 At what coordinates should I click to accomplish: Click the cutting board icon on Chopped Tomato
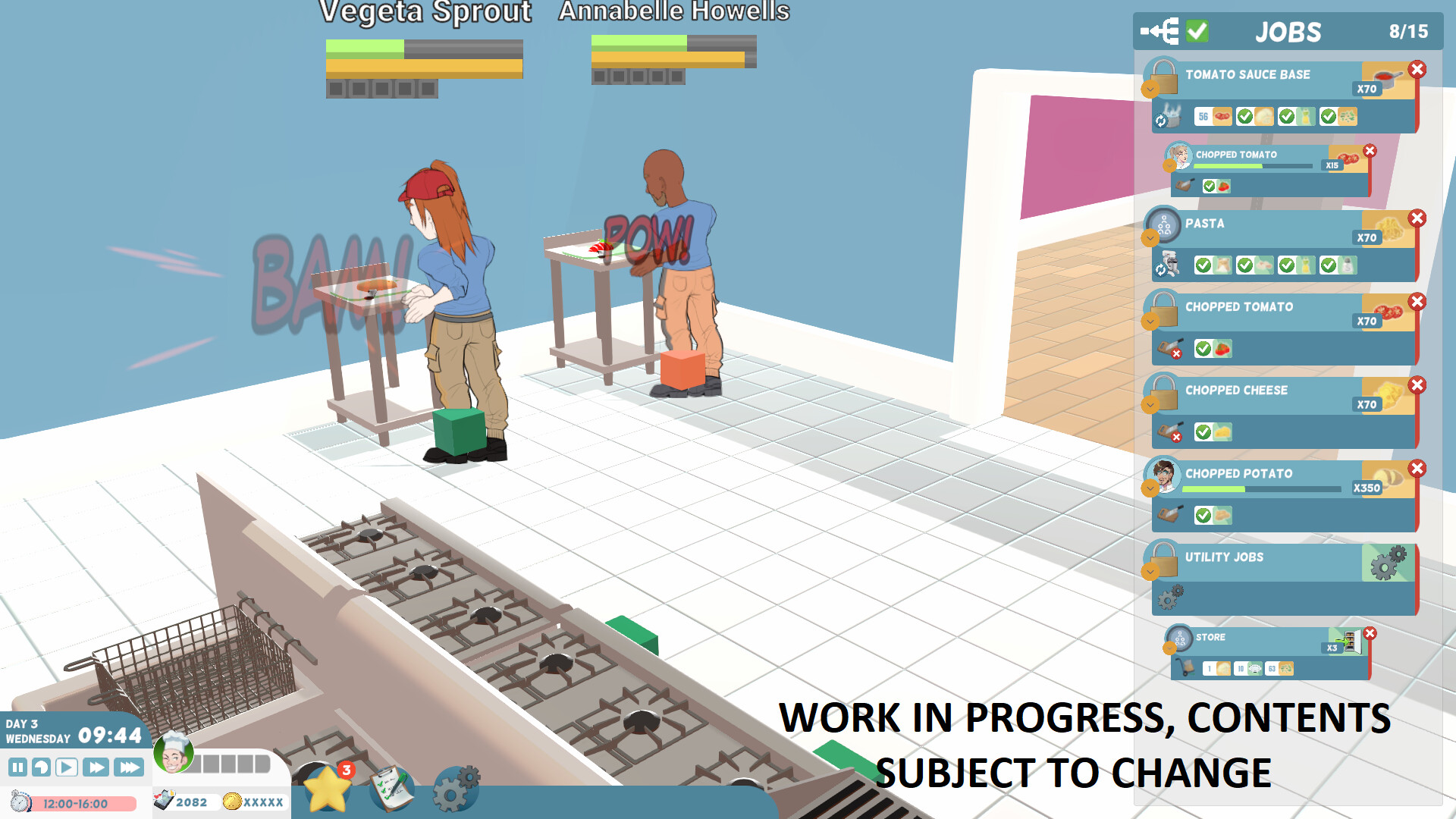point(1170,347)
